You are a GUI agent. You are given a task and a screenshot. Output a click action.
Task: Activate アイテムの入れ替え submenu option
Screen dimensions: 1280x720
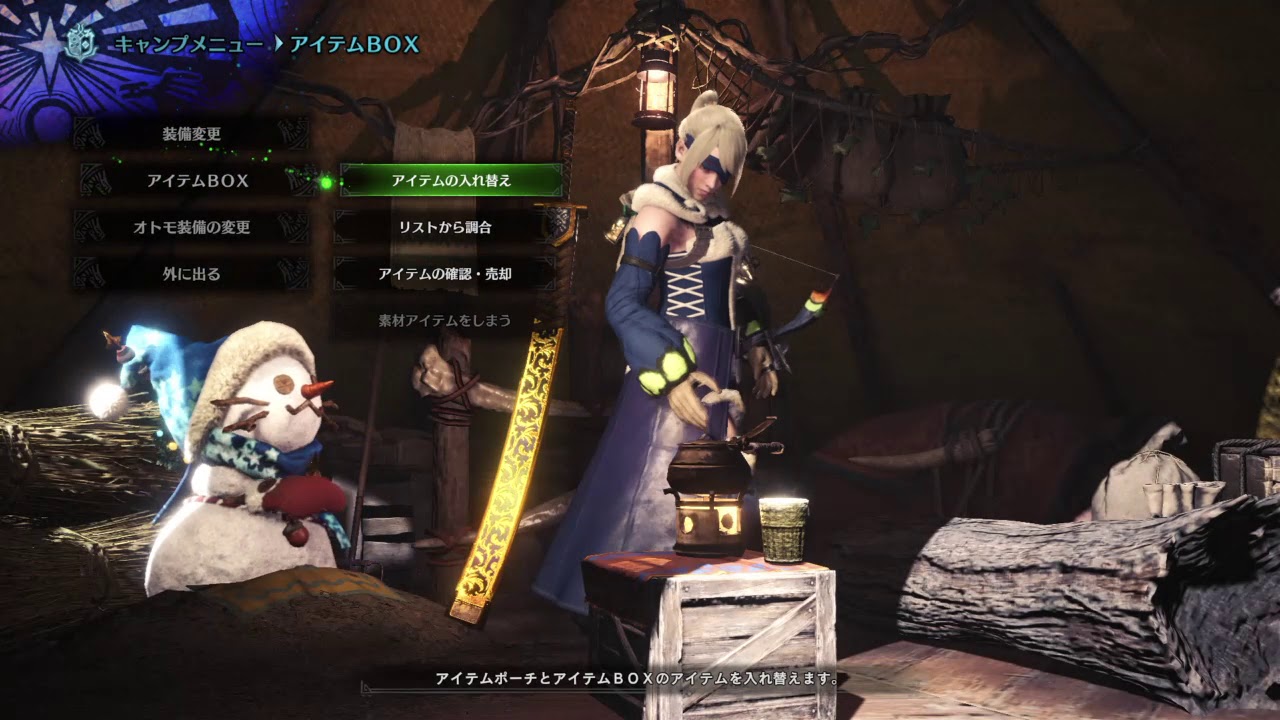point(450,180)
